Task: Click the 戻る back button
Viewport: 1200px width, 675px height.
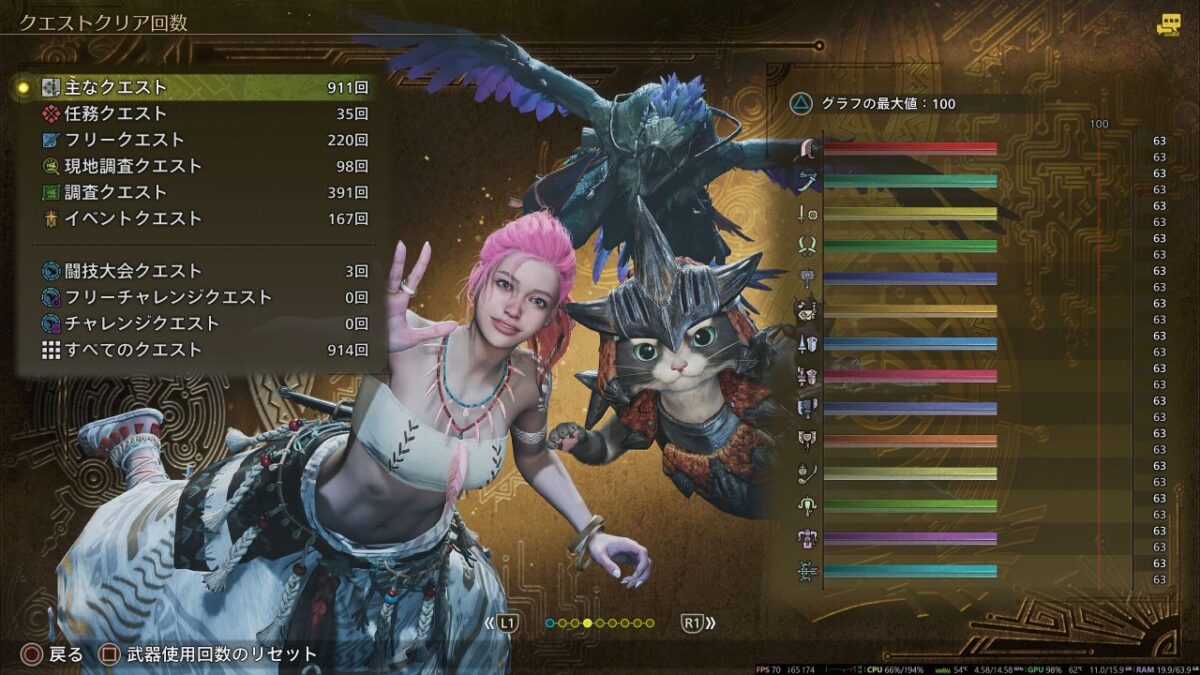Action: coord(56,655)
